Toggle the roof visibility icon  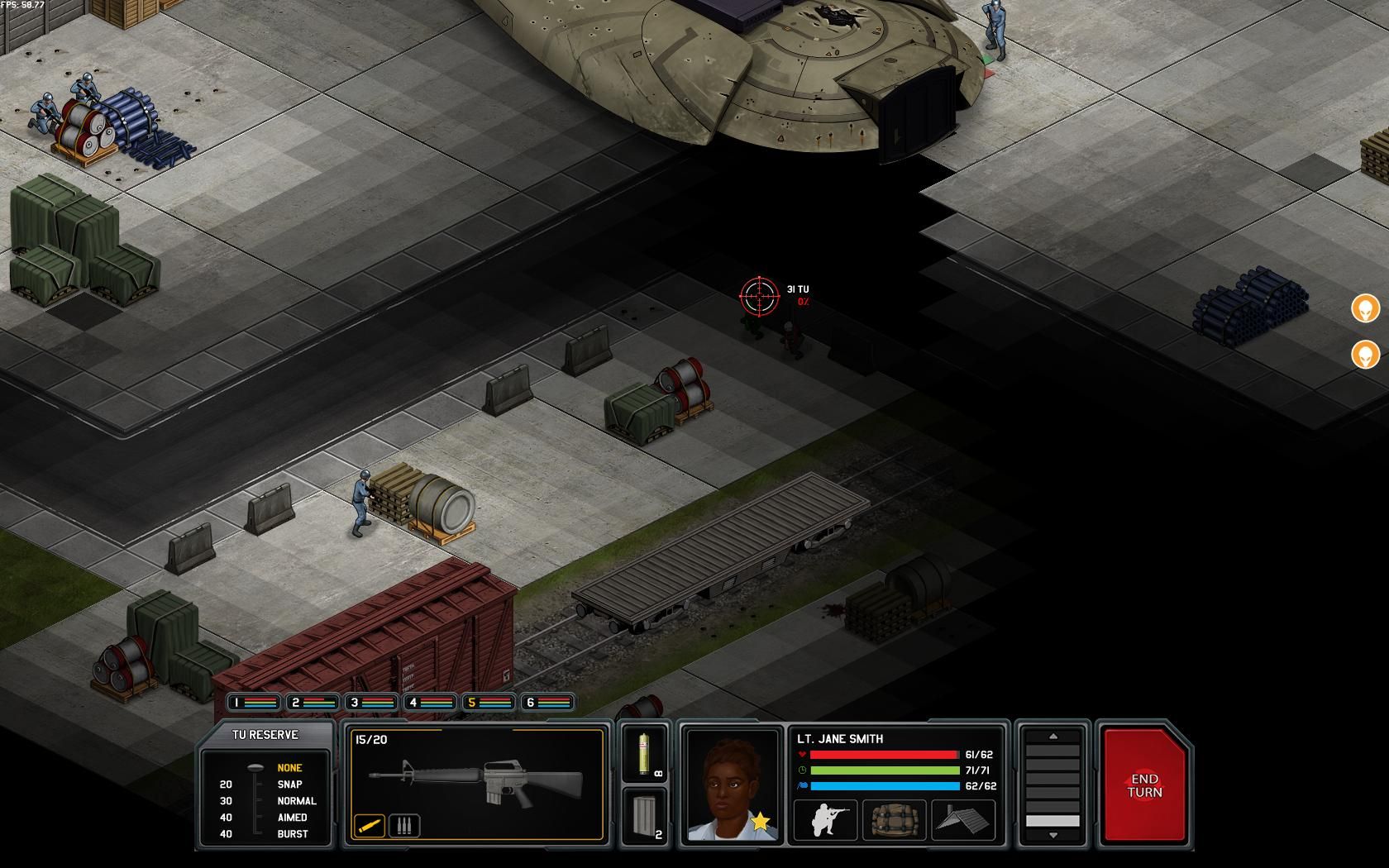click(963, 820)
